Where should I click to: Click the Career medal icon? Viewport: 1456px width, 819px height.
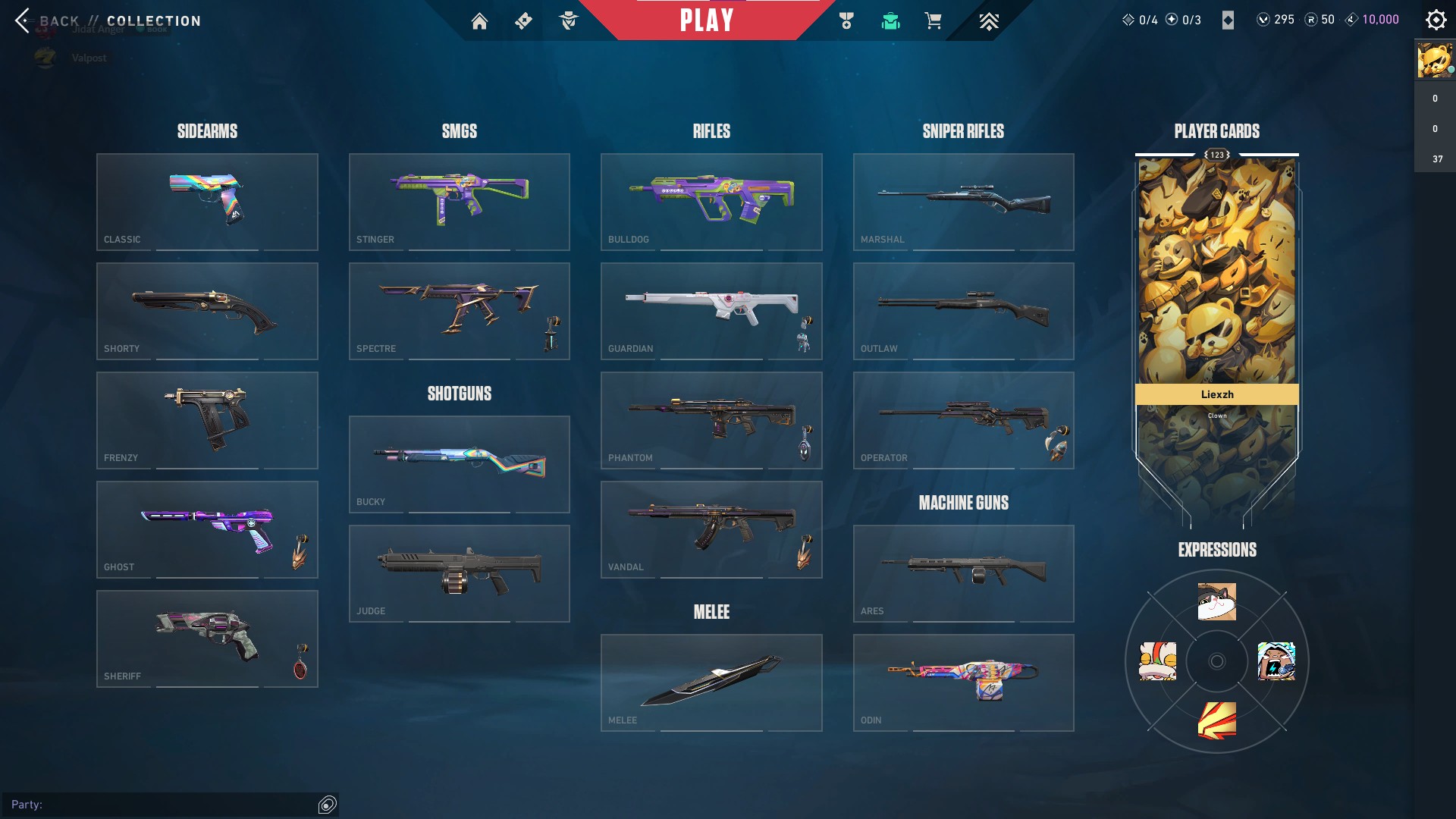[849, 20]
